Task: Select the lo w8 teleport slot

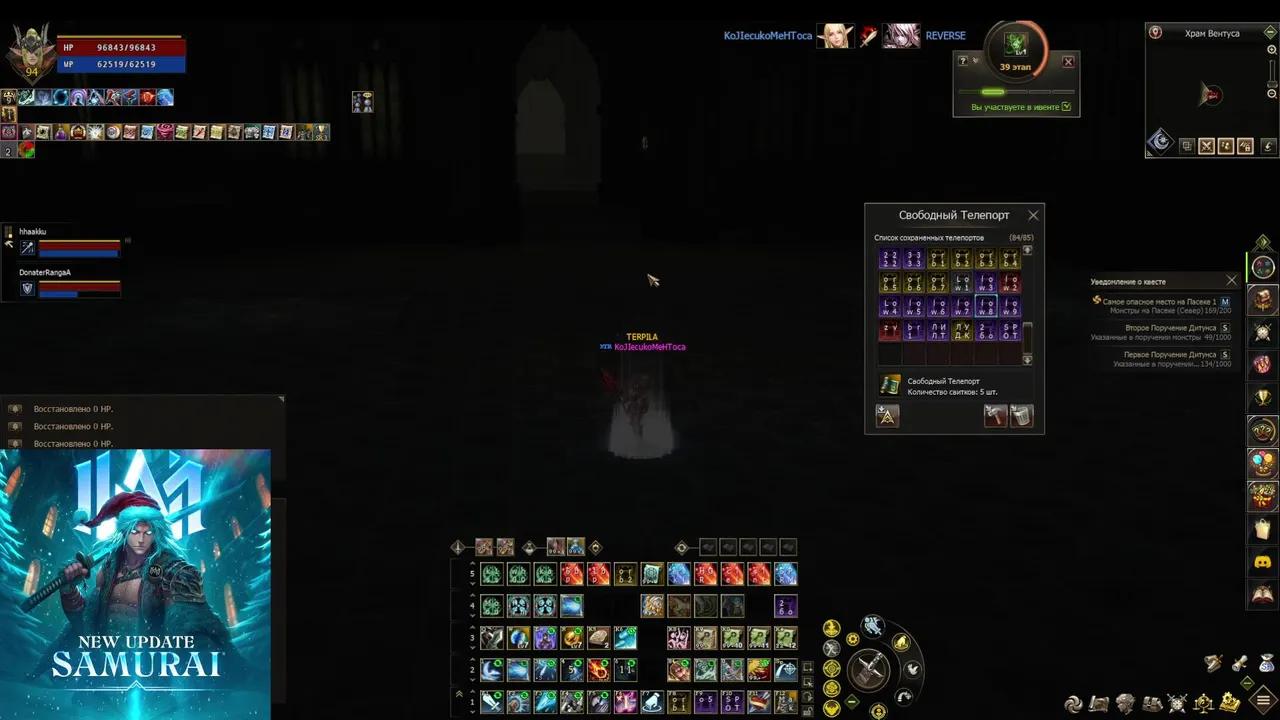Action: point(987,305)
